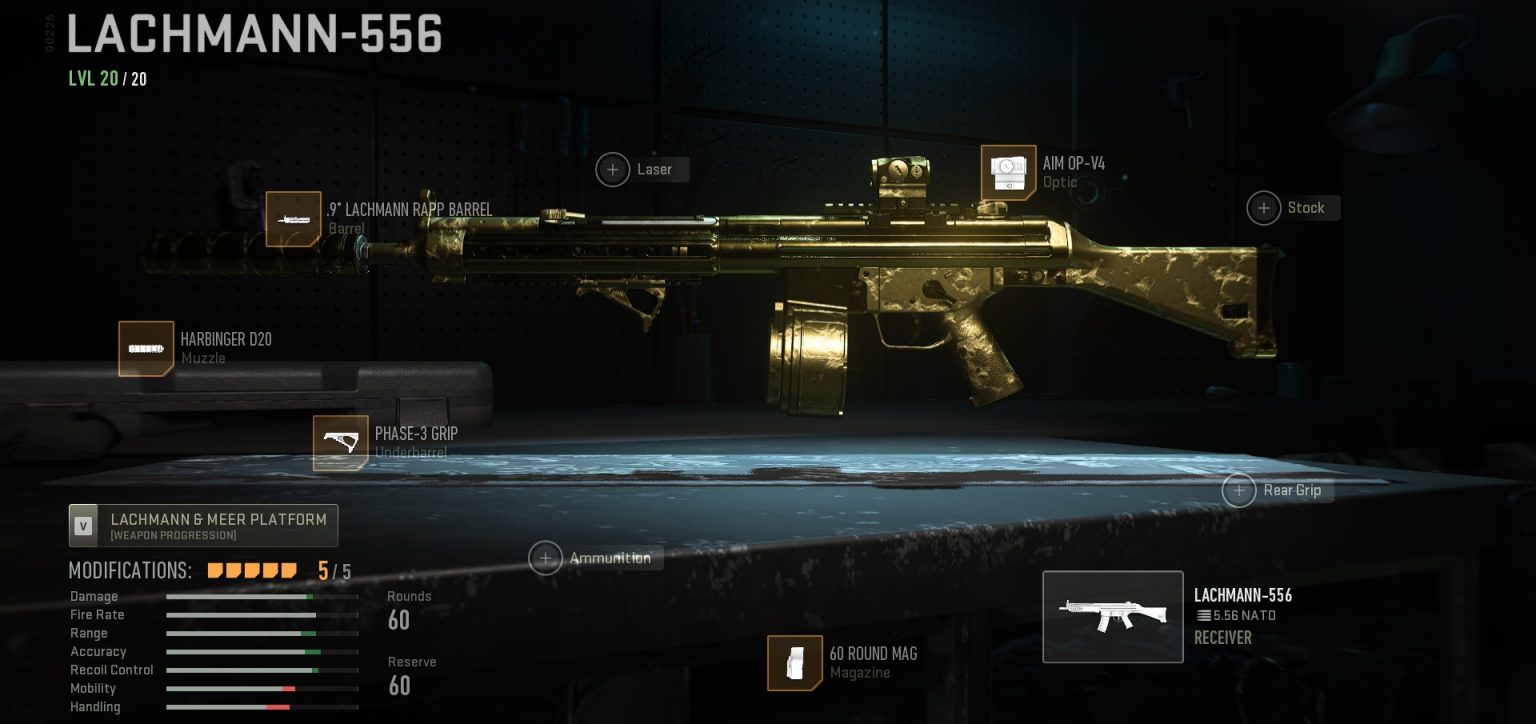1536x724 pixels.
Task: Add an attachment to the Stock slot
Action: [1263, 207]
